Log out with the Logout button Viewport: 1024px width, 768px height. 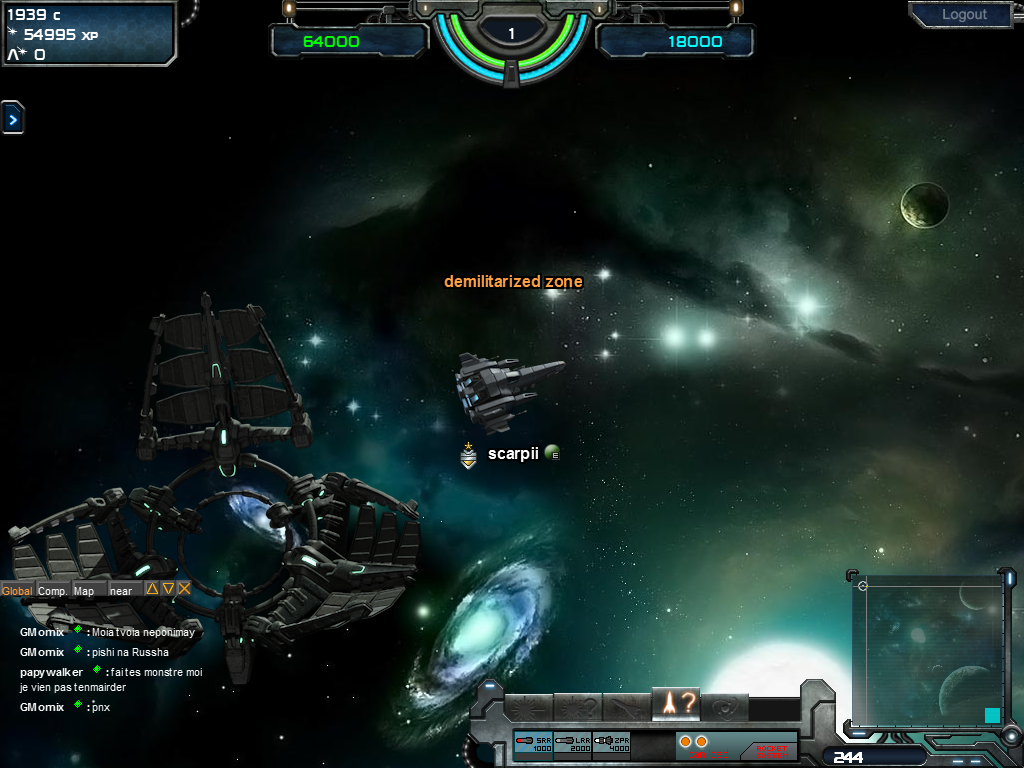(964, 15)
